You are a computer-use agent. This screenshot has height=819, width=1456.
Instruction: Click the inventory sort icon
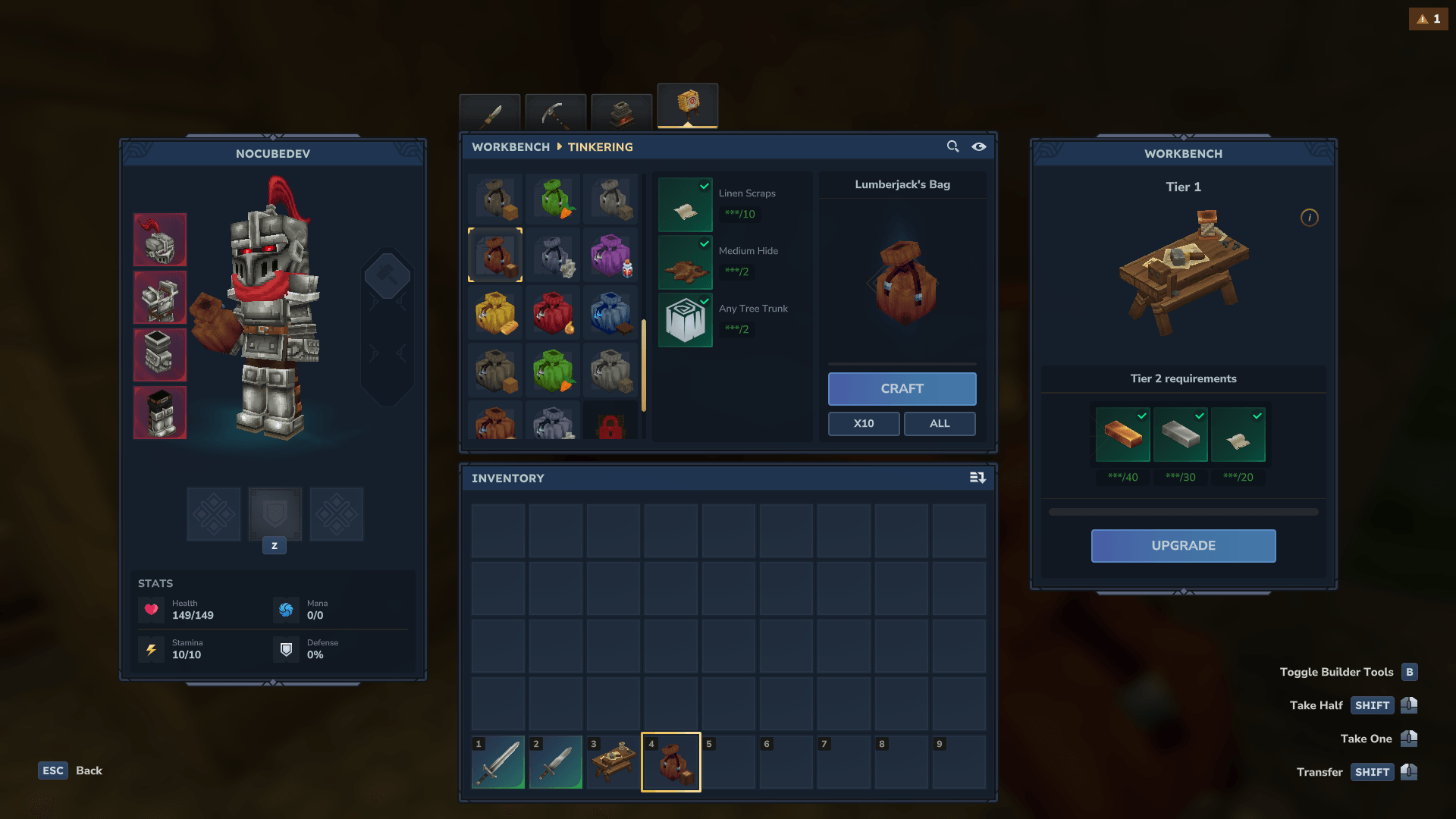(x=977, y=478)
